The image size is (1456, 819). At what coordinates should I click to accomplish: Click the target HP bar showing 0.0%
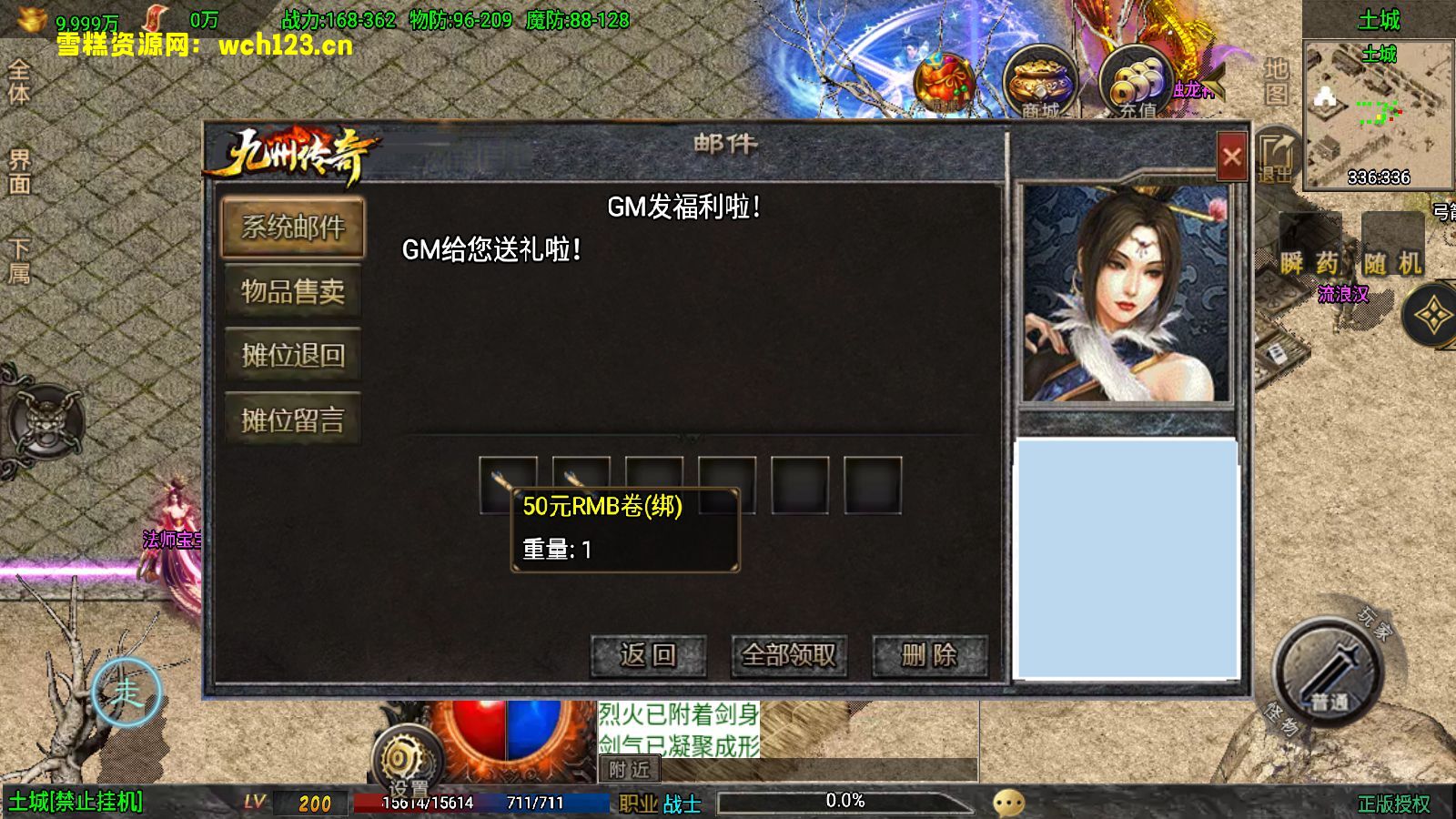coord(846,801)
